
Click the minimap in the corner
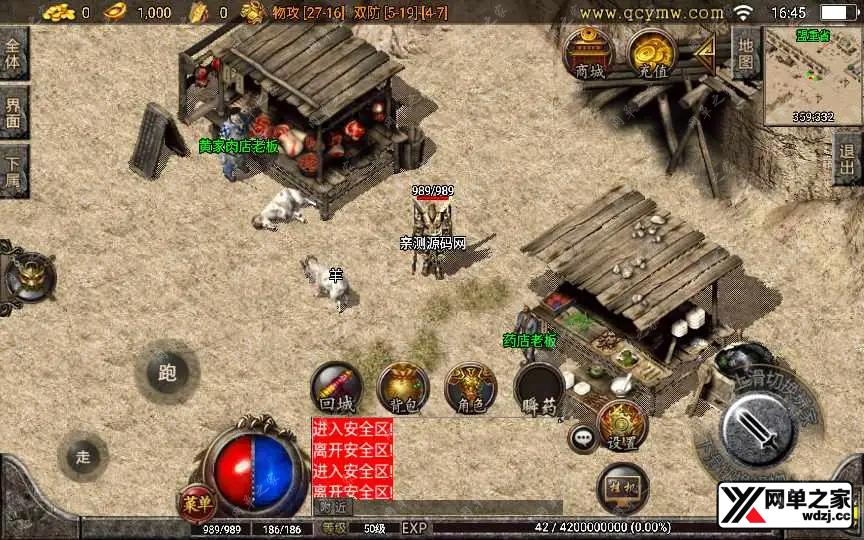(812, 76)
